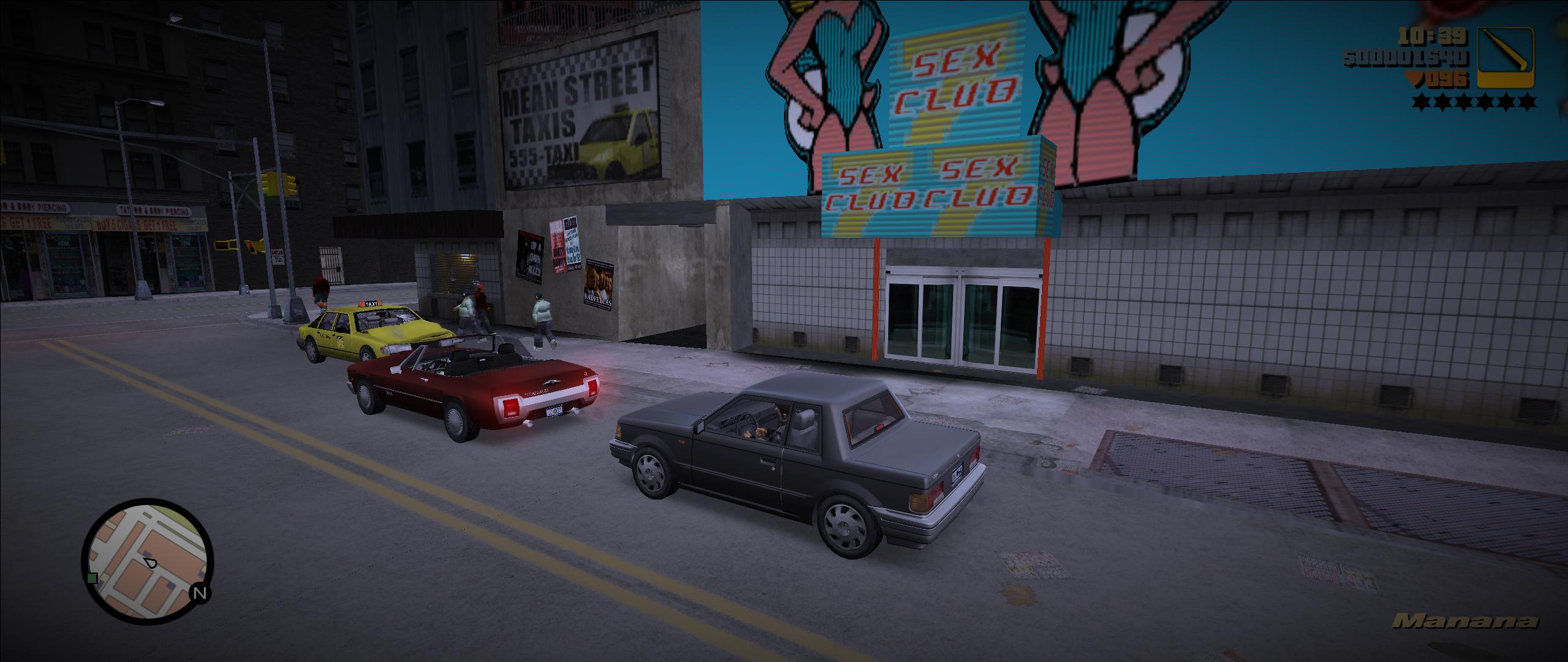This screenshot has width=1568, height=662.
Task: Click the circular radar minimap
Action: [148, 557]
